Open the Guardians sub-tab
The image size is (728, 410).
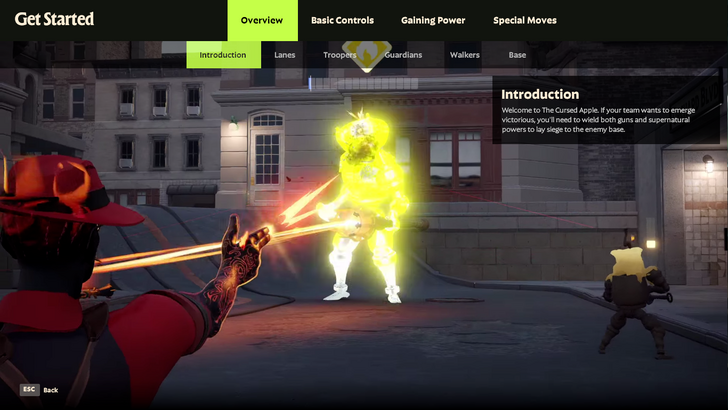pos(403,55)
